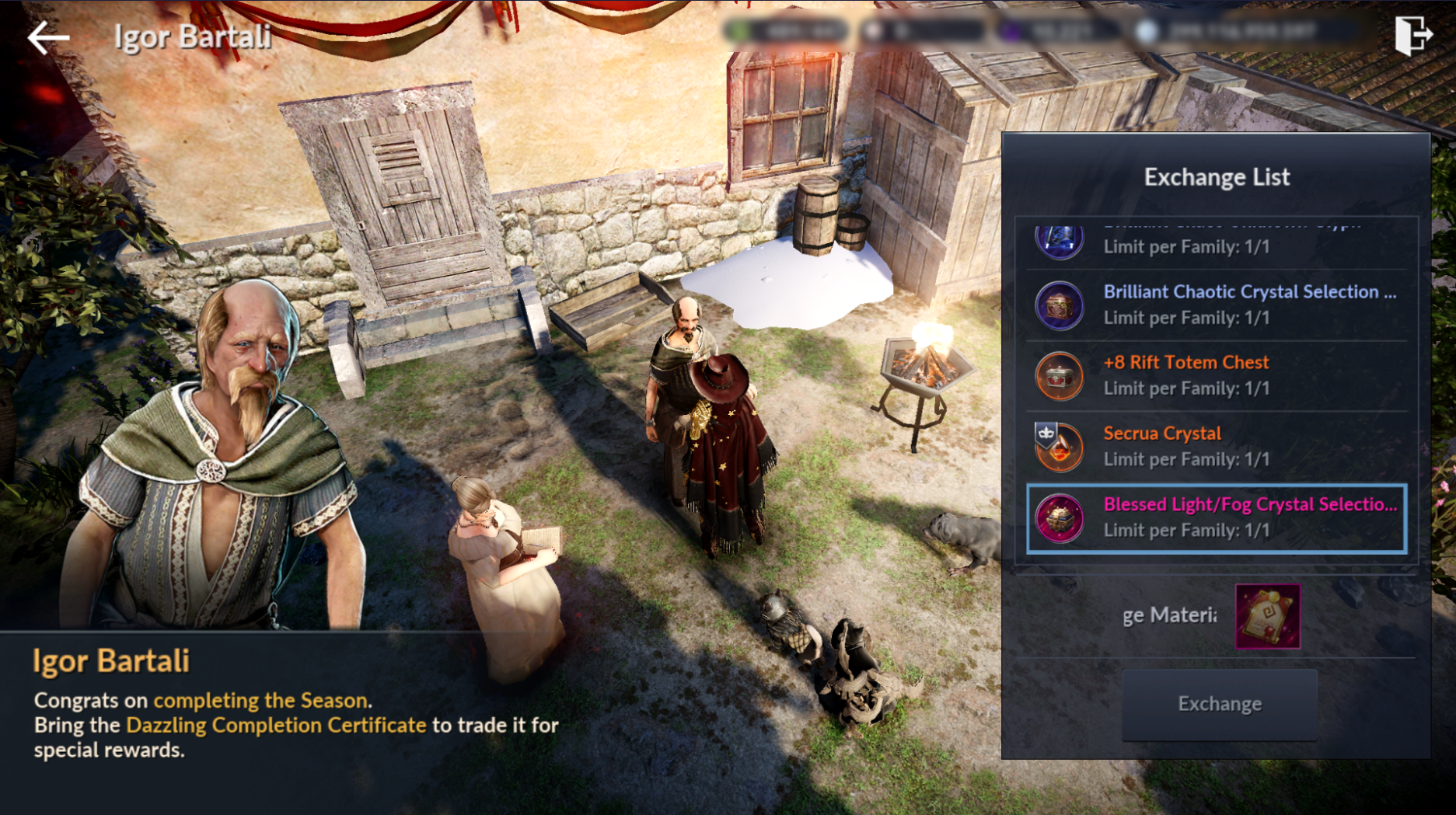Click the Exchange button

(x=1219, y=704)
